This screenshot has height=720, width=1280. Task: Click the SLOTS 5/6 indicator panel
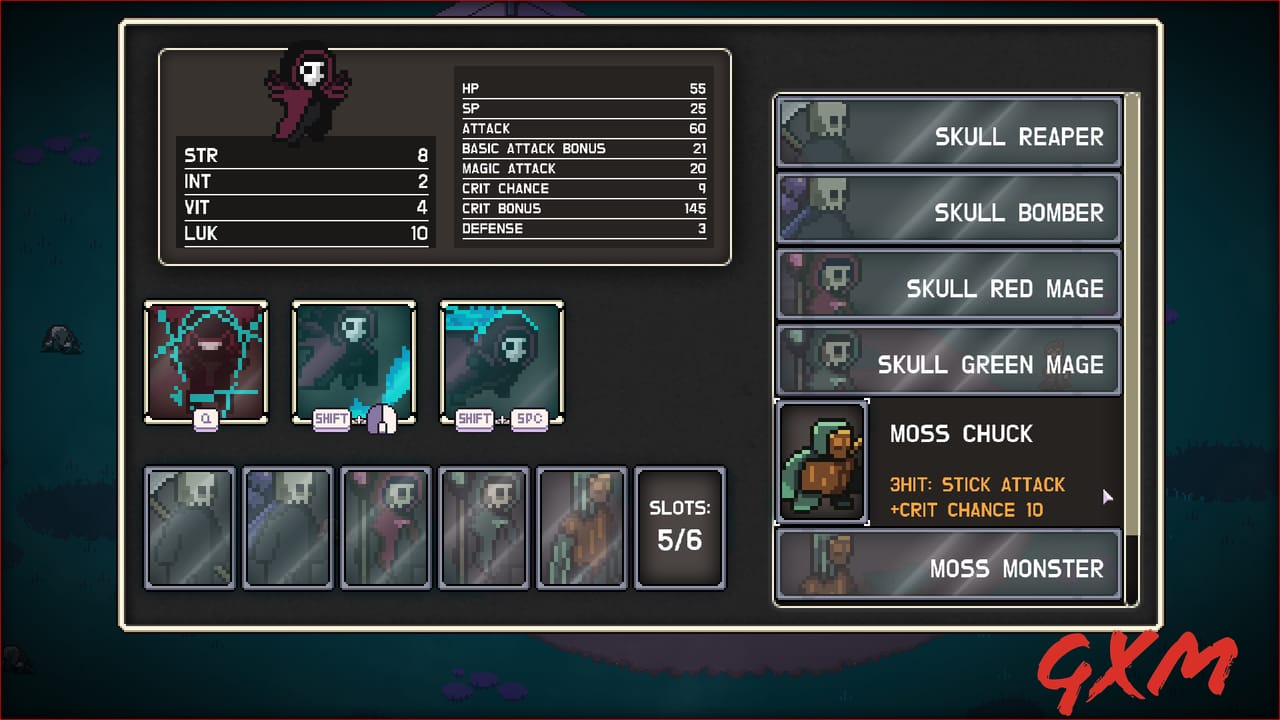click(680, 527)
